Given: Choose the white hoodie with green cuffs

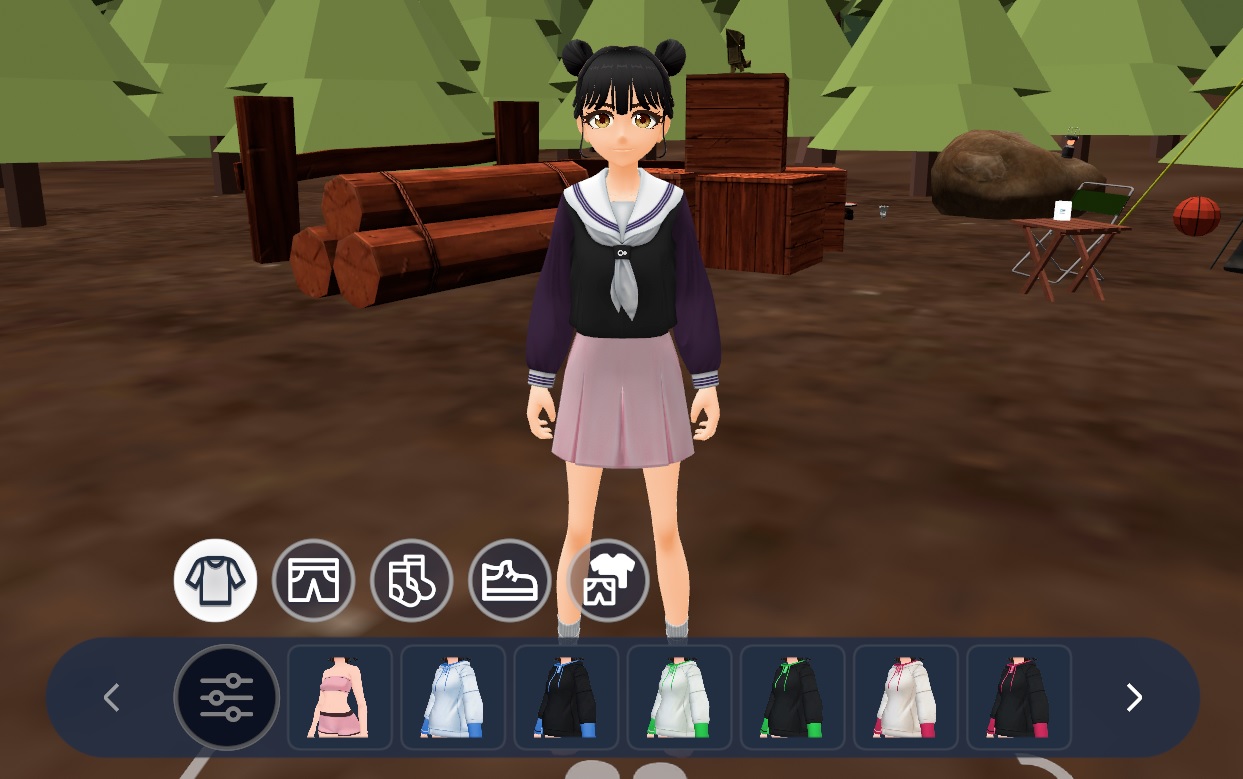Looking at the screenshot, I should tap(679, 697).
